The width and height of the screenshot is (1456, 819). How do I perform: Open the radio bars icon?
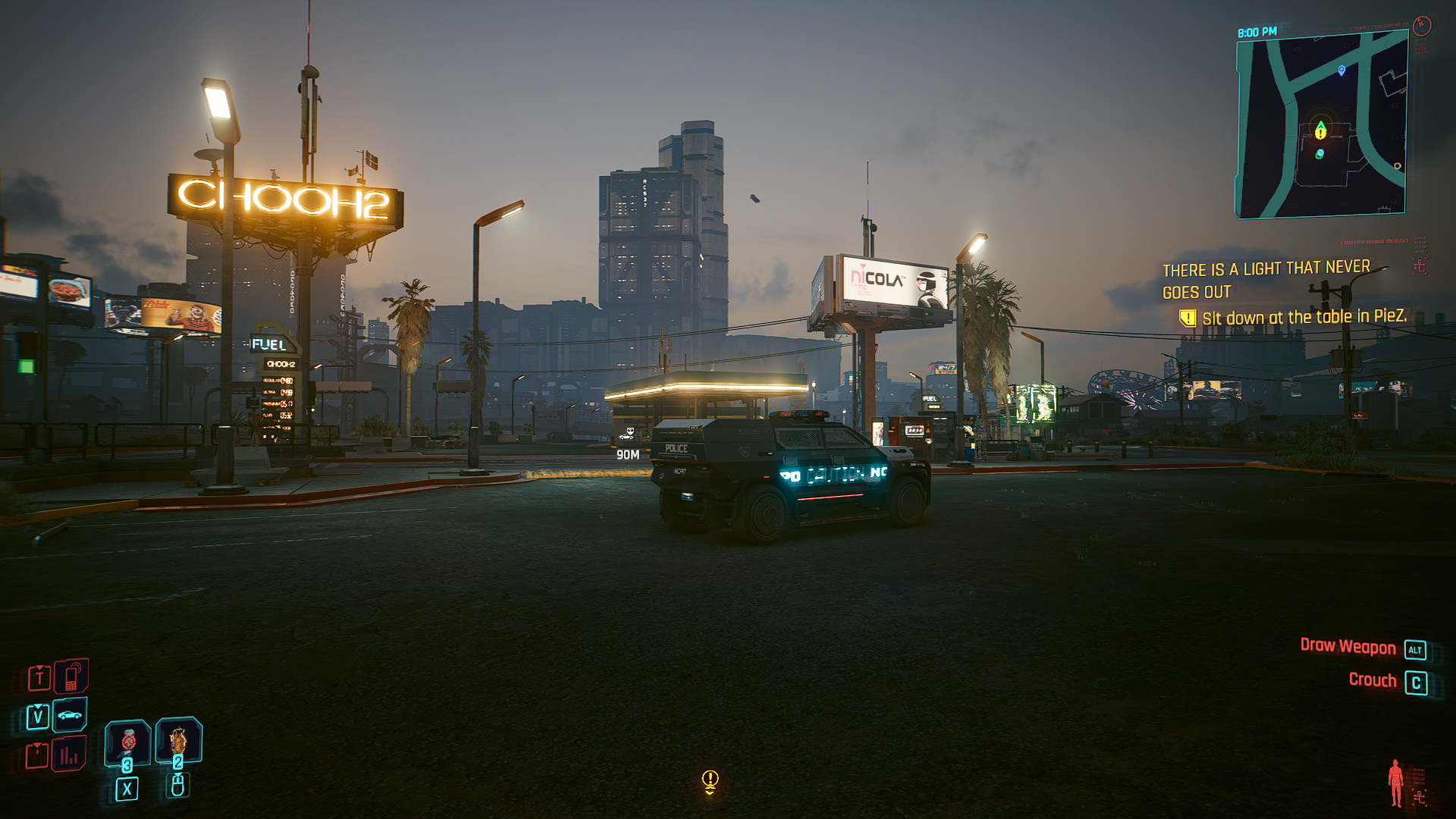click(69, 755)
